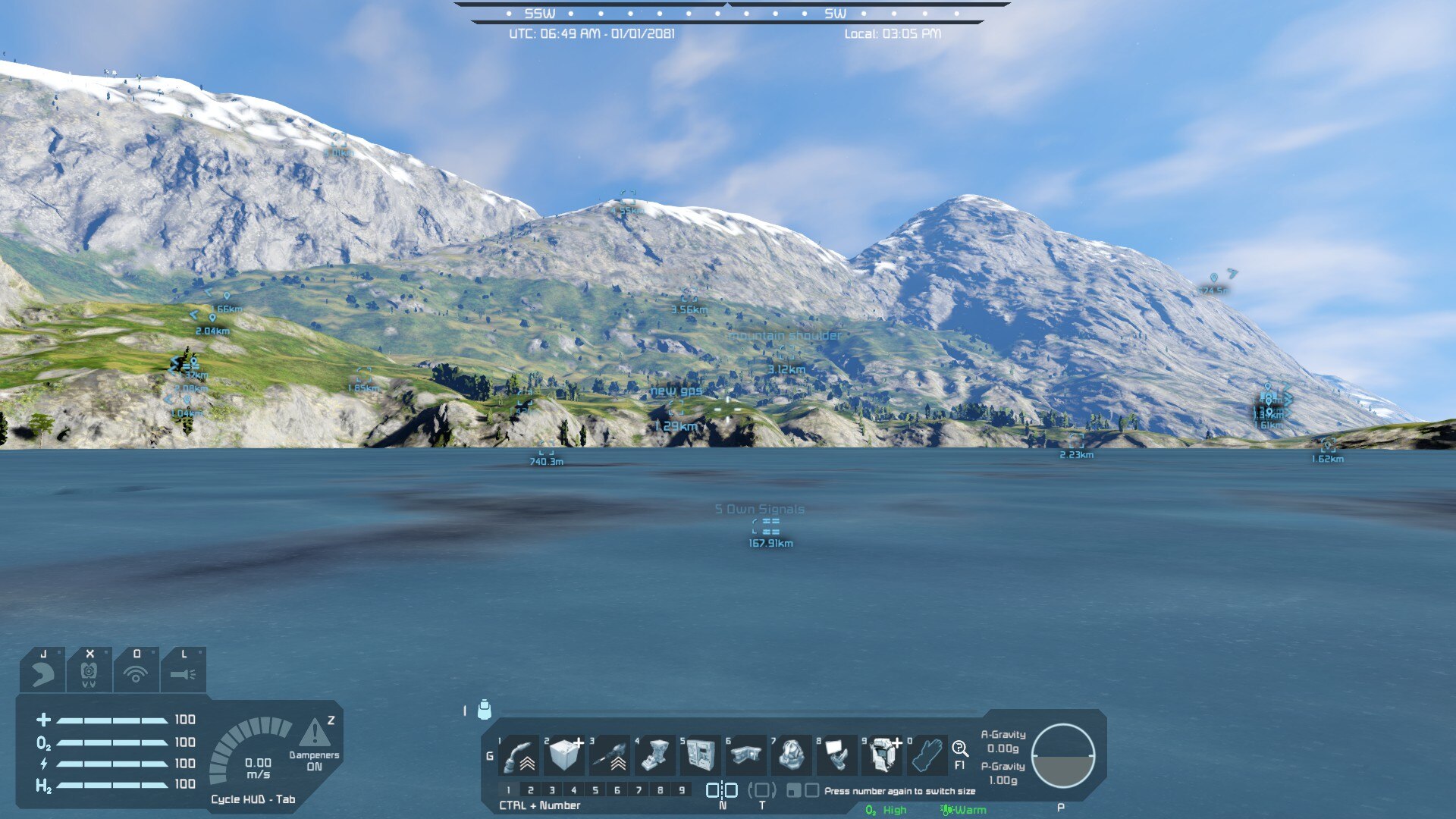Switch to toolbar page 5
This screenshot has width=1456, height=819.
595,790
